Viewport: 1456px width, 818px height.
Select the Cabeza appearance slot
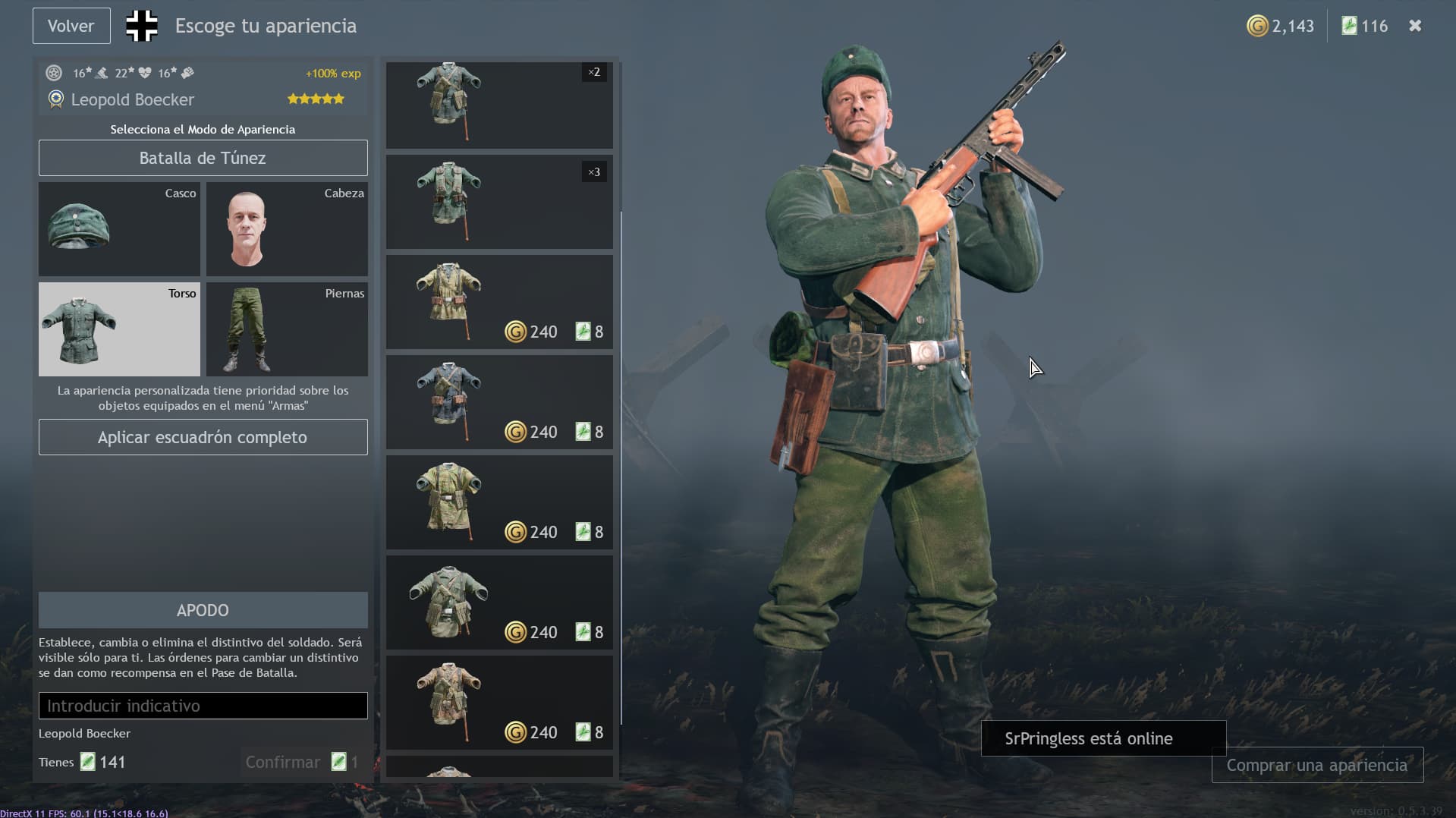[x=286, y=229]
